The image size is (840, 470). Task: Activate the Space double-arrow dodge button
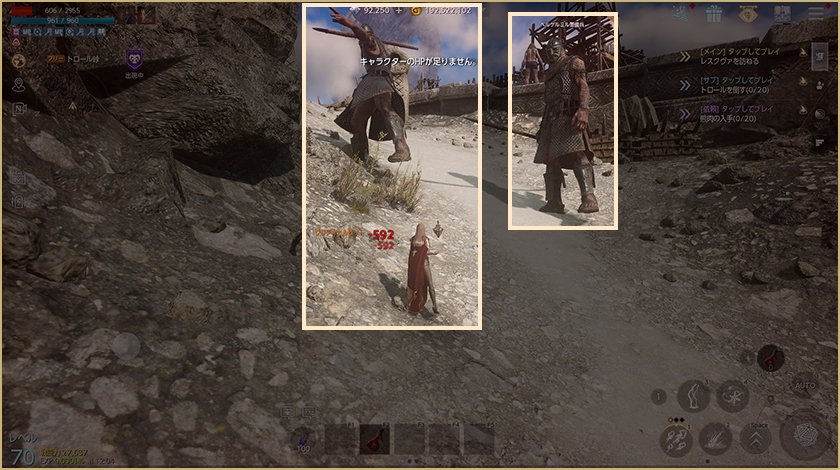pos(755,439)
